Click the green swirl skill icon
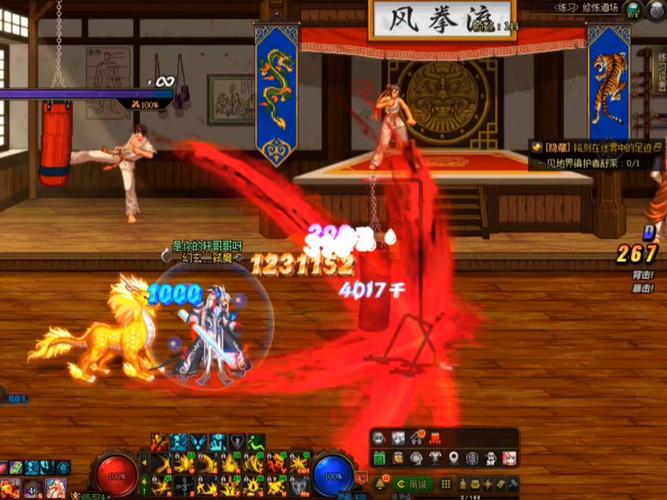The image size is (667, 500). click(x=257, y=441)
